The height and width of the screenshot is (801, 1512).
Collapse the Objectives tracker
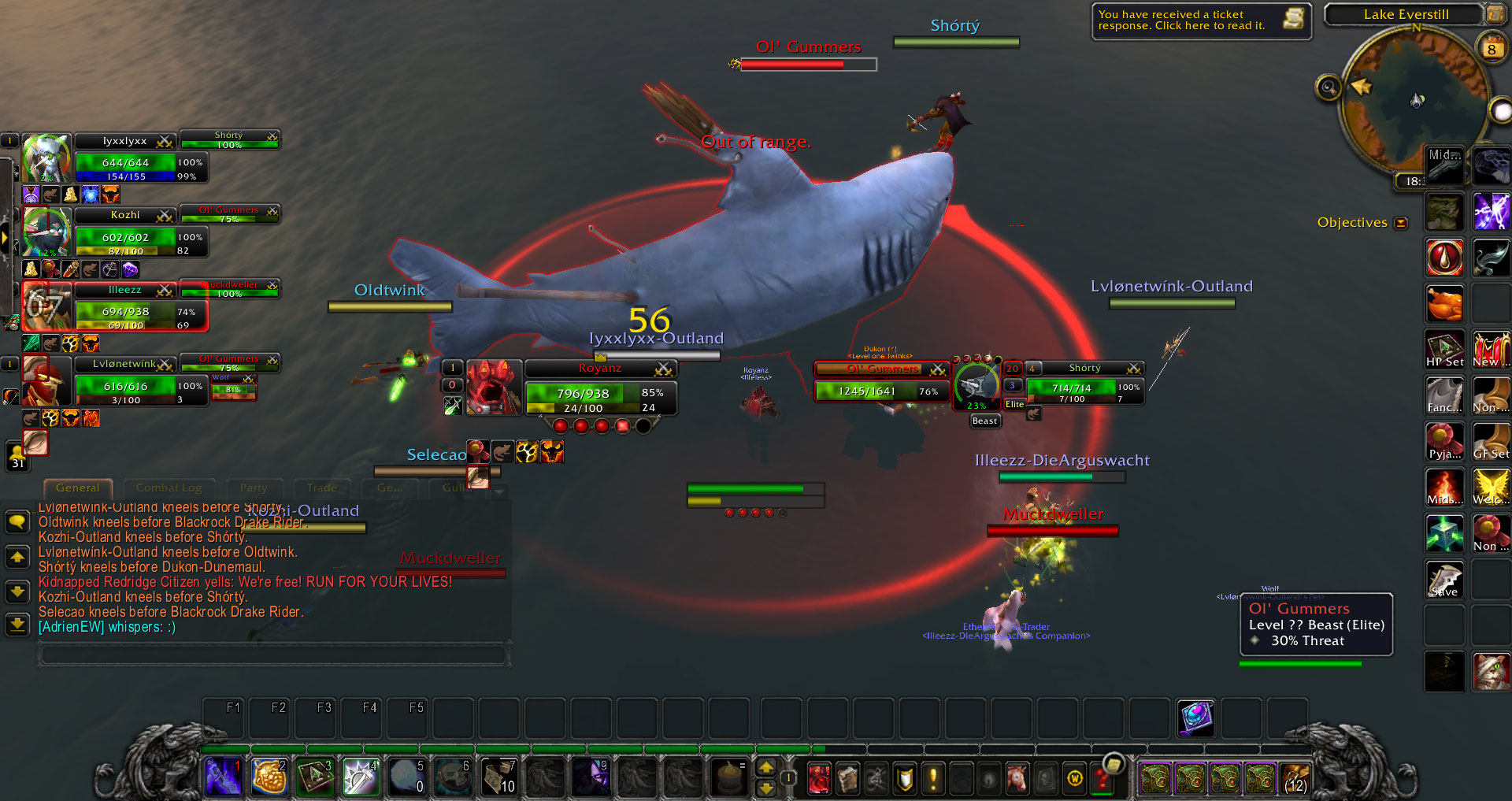[1401, 223]
